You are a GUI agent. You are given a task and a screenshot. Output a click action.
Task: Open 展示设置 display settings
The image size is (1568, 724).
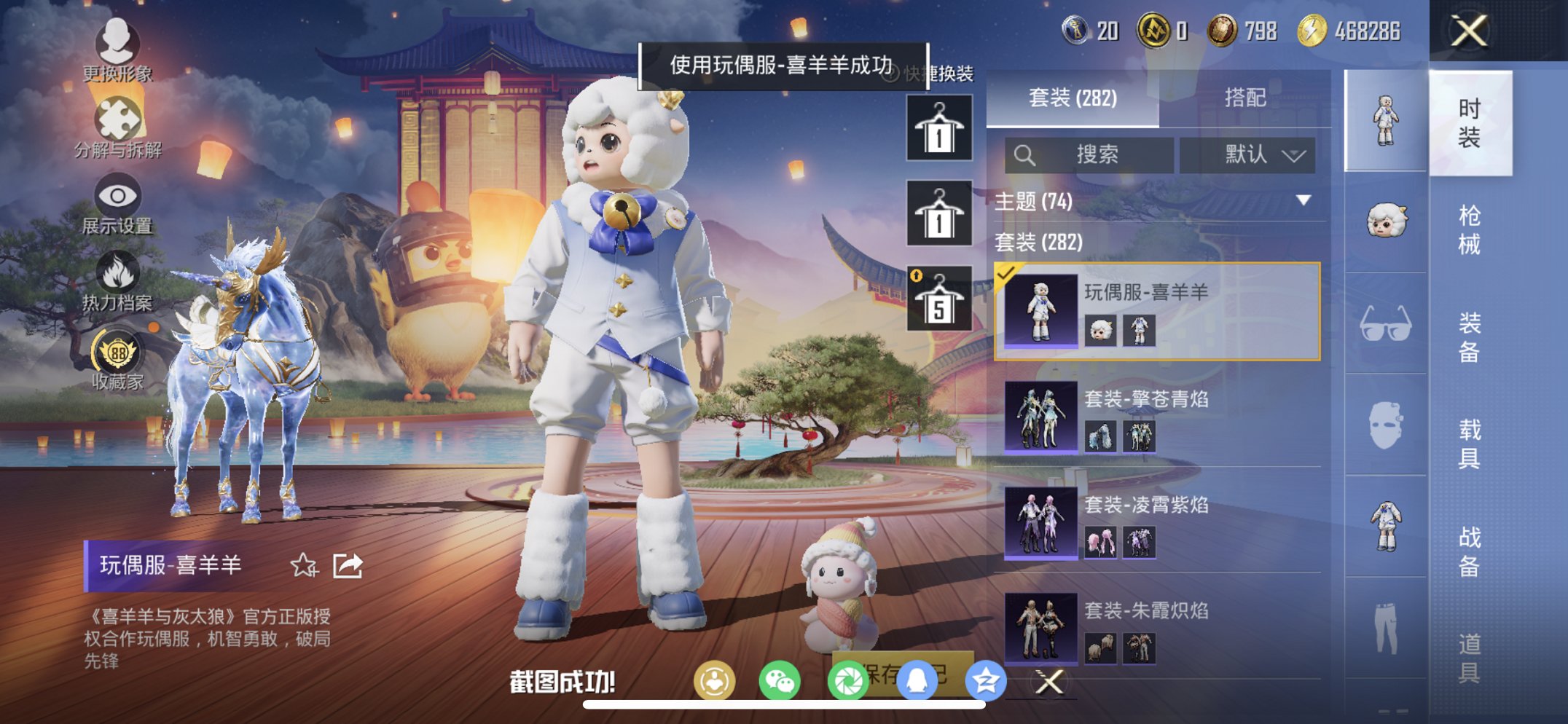(x=119, y=195)
